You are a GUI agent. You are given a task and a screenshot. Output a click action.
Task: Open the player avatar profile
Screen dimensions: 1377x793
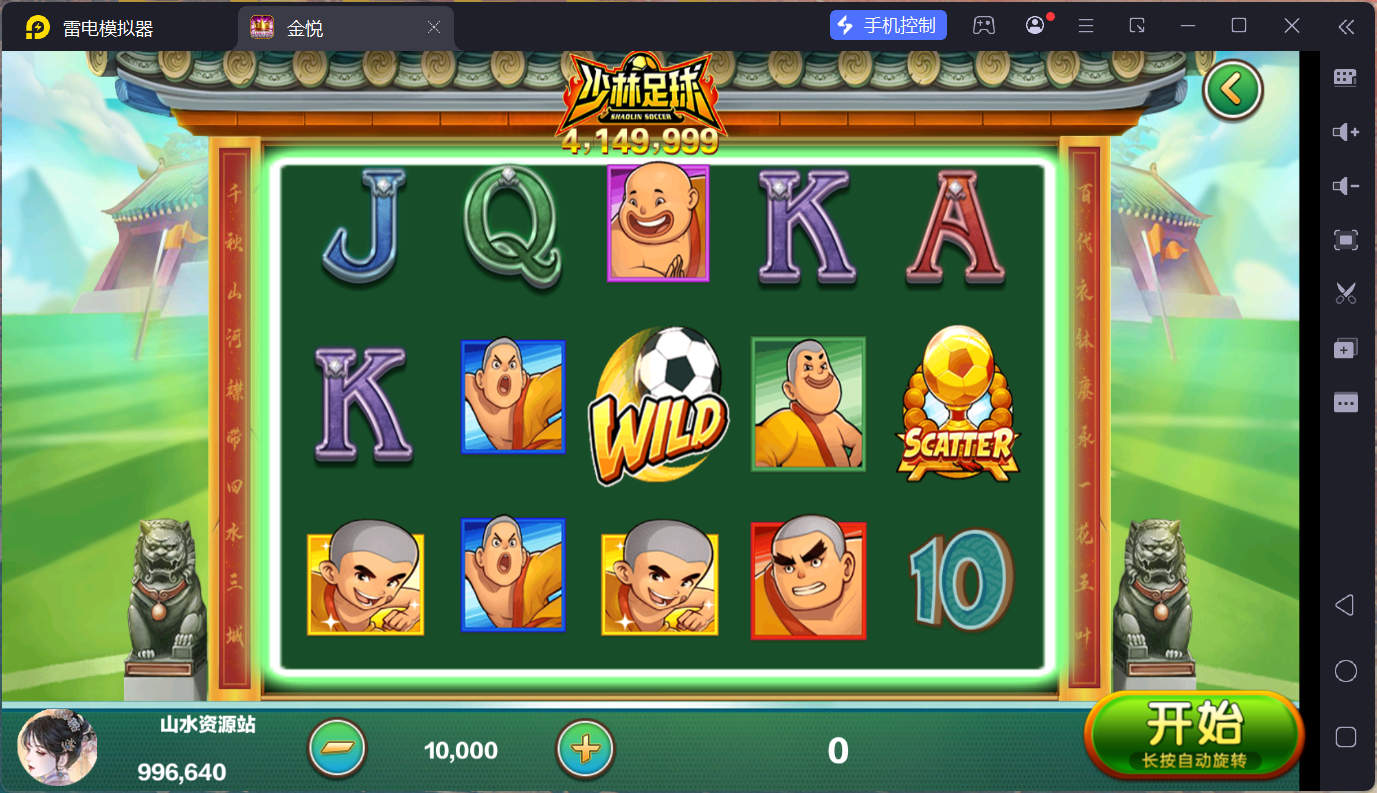coord(58,747)
